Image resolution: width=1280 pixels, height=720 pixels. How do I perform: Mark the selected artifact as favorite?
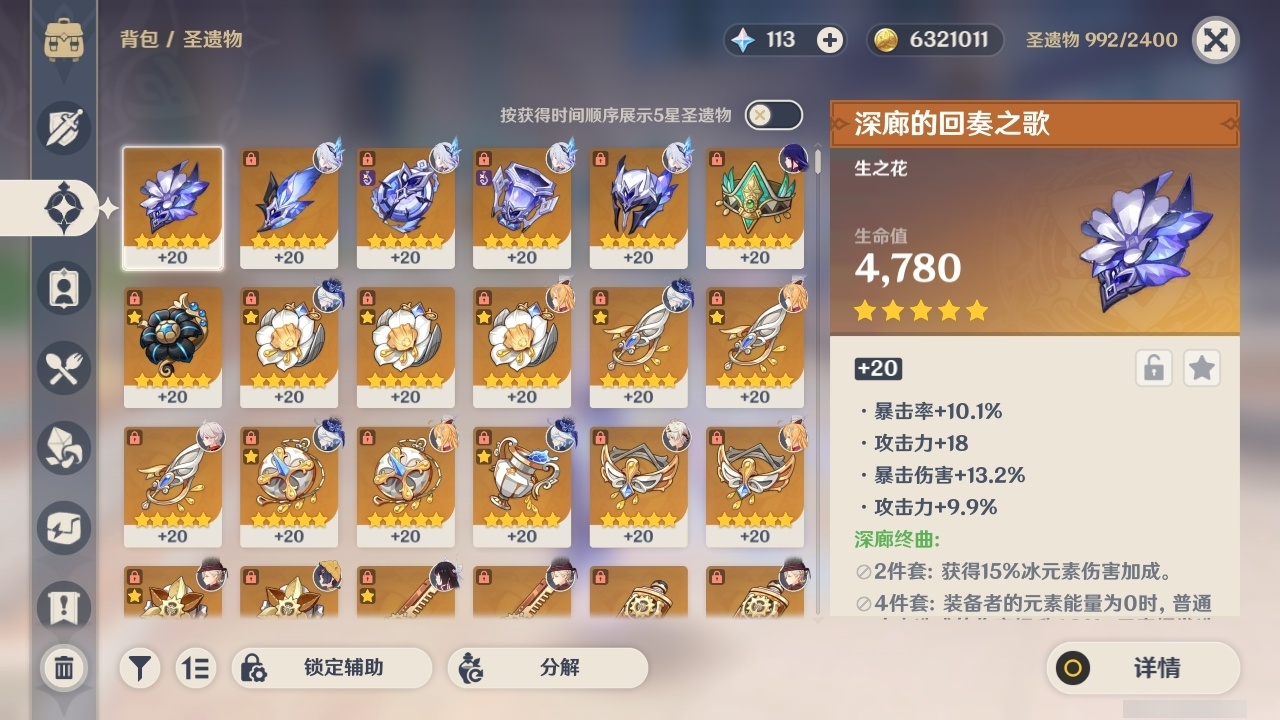[1202, 368]
